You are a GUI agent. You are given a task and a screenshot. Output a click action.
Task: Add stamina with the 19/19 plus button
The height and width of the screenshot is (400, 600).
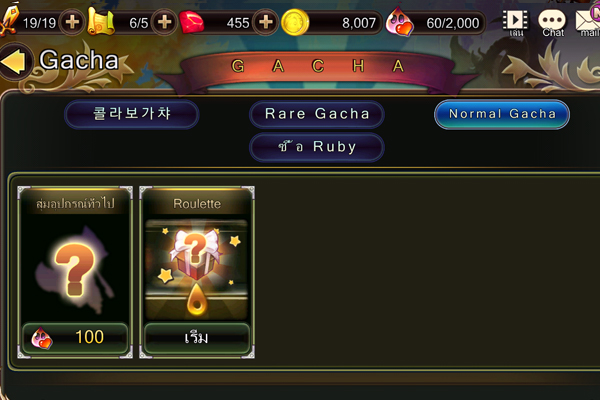(72, 21)
